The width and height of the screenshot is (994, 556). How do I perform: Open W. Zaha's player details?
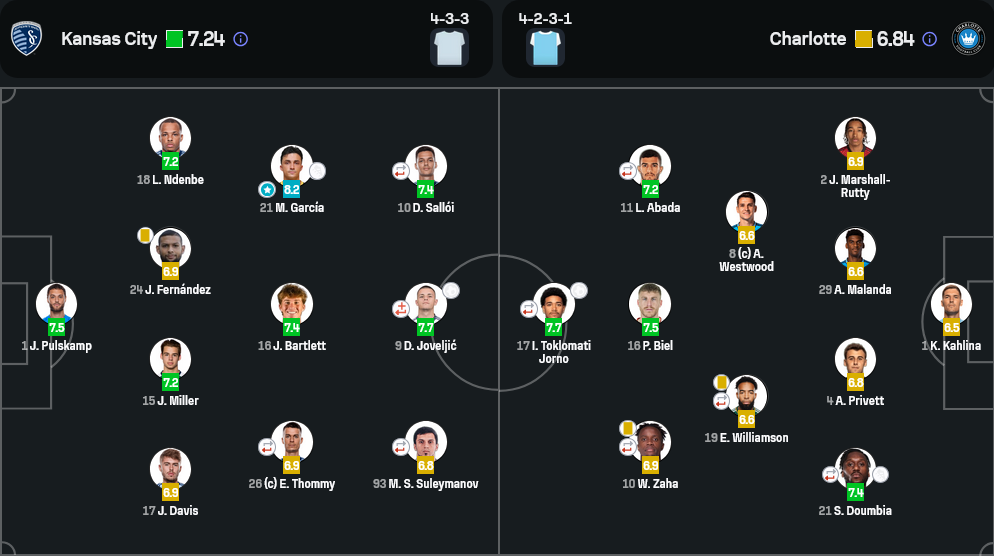(650, 442)
